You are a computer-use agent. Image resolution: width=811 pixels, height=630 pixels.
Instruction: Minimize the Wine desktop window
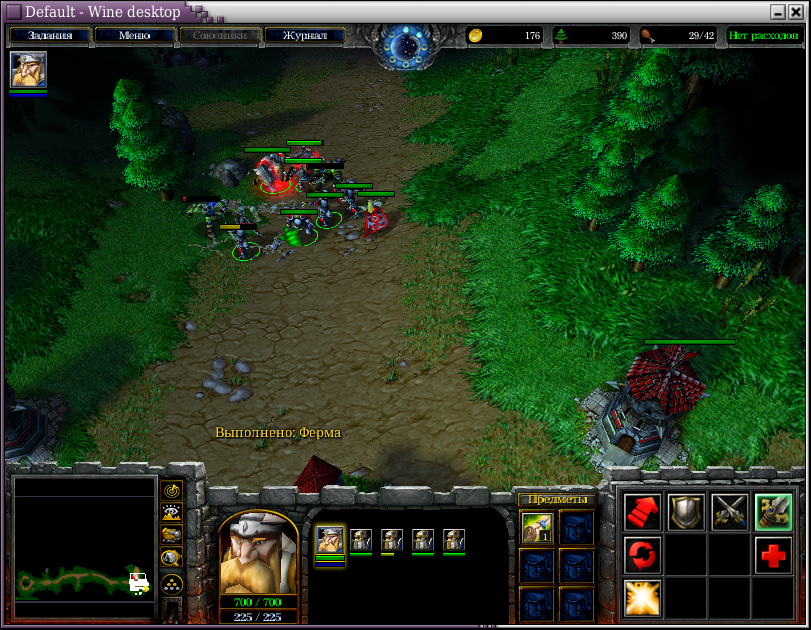coord(778,12)
